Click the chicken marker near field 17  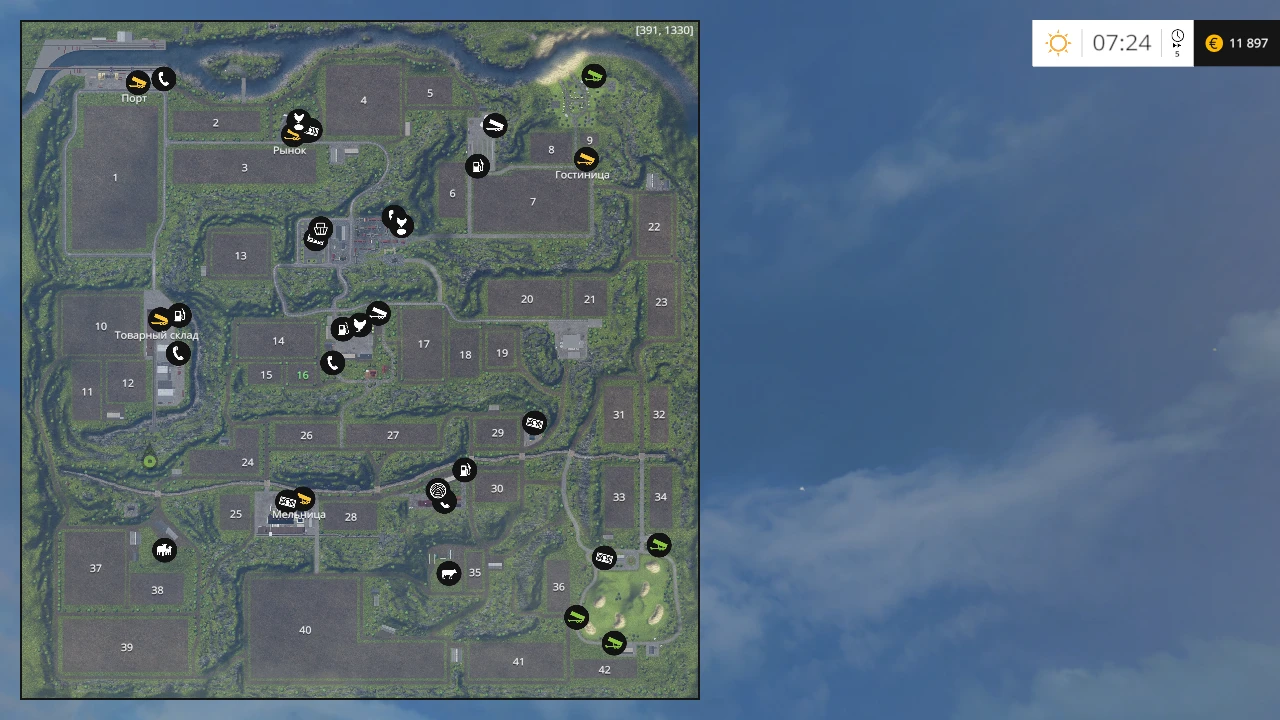pos(360,324)
